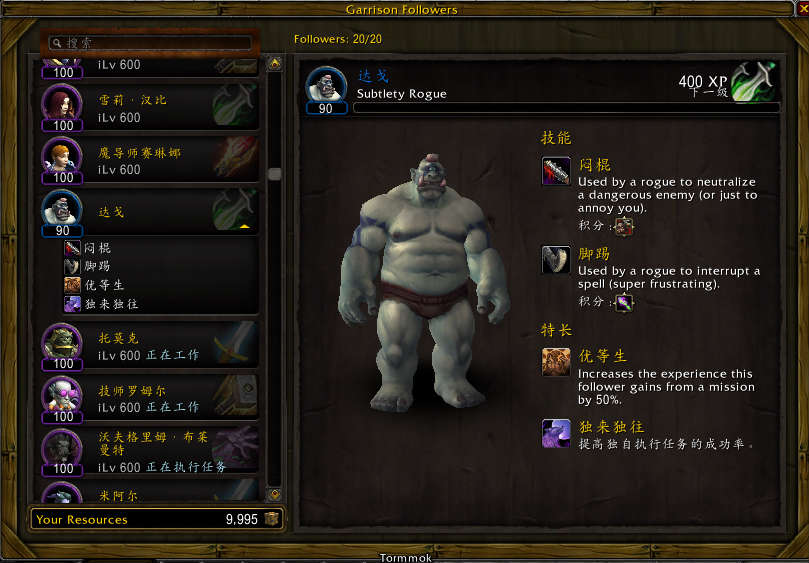Click the follower list scroll-down arrow
The image size is (809, 563).
tap(274, 494)
